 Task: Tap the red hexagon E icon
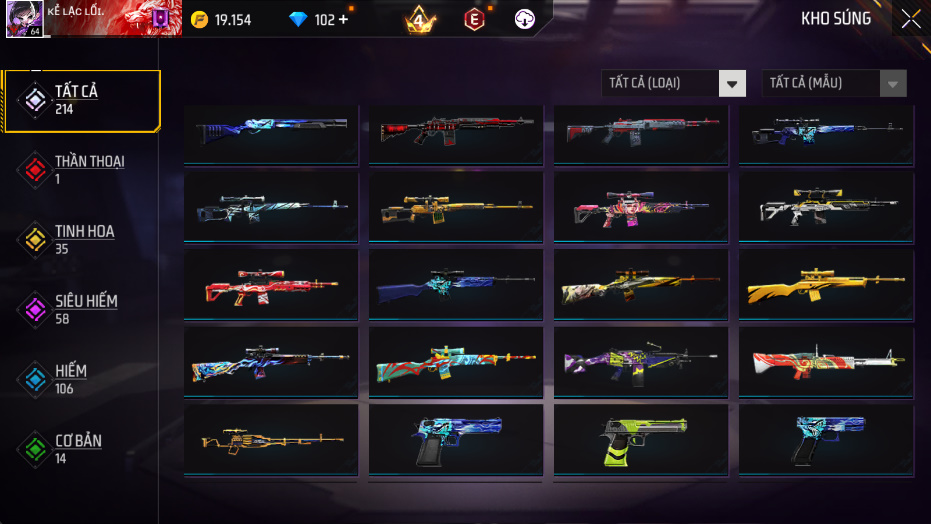coord(474,19)
